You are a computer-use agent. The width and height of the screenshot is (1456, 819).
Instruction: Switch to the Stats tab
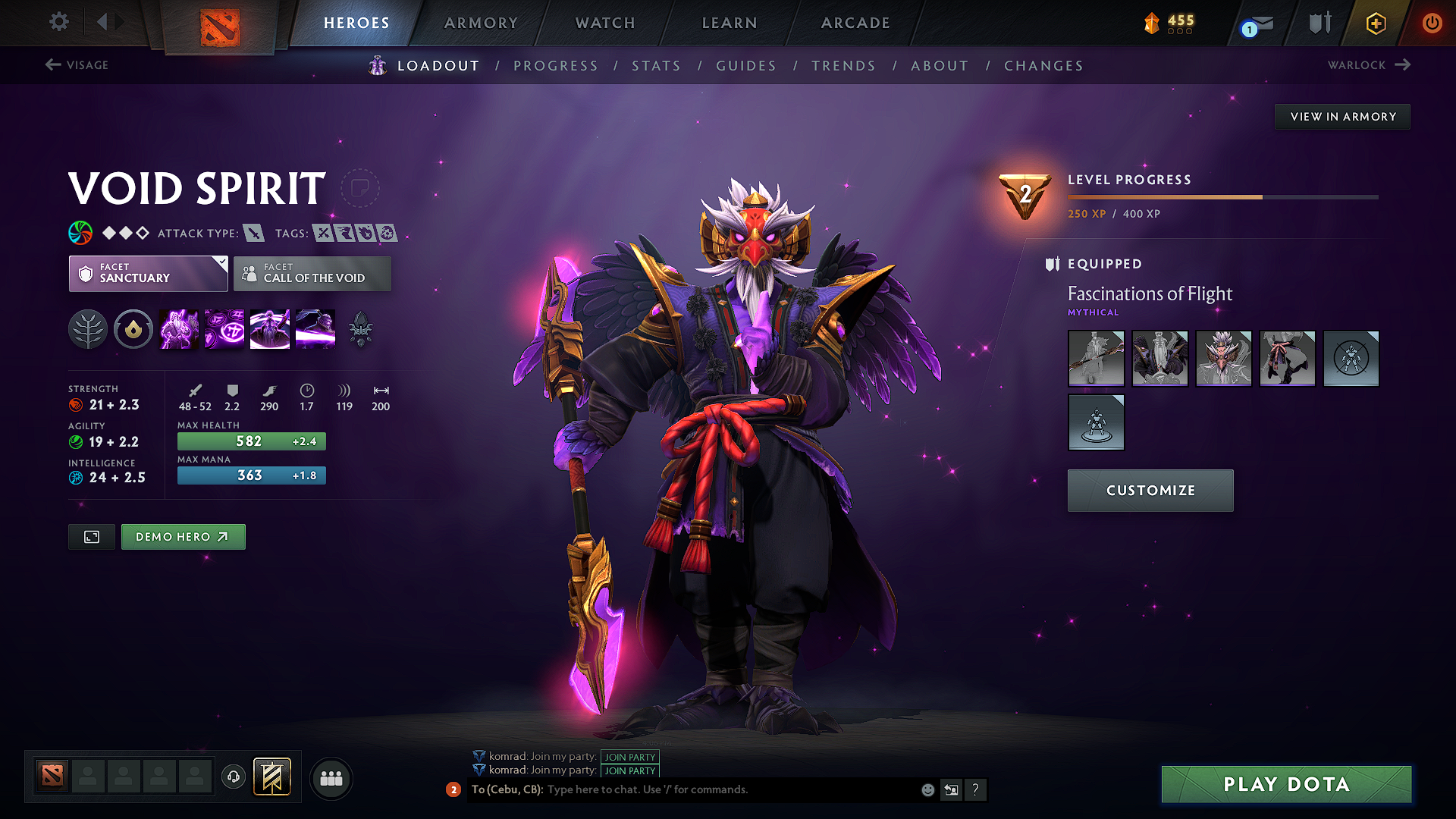pos(657,65)
